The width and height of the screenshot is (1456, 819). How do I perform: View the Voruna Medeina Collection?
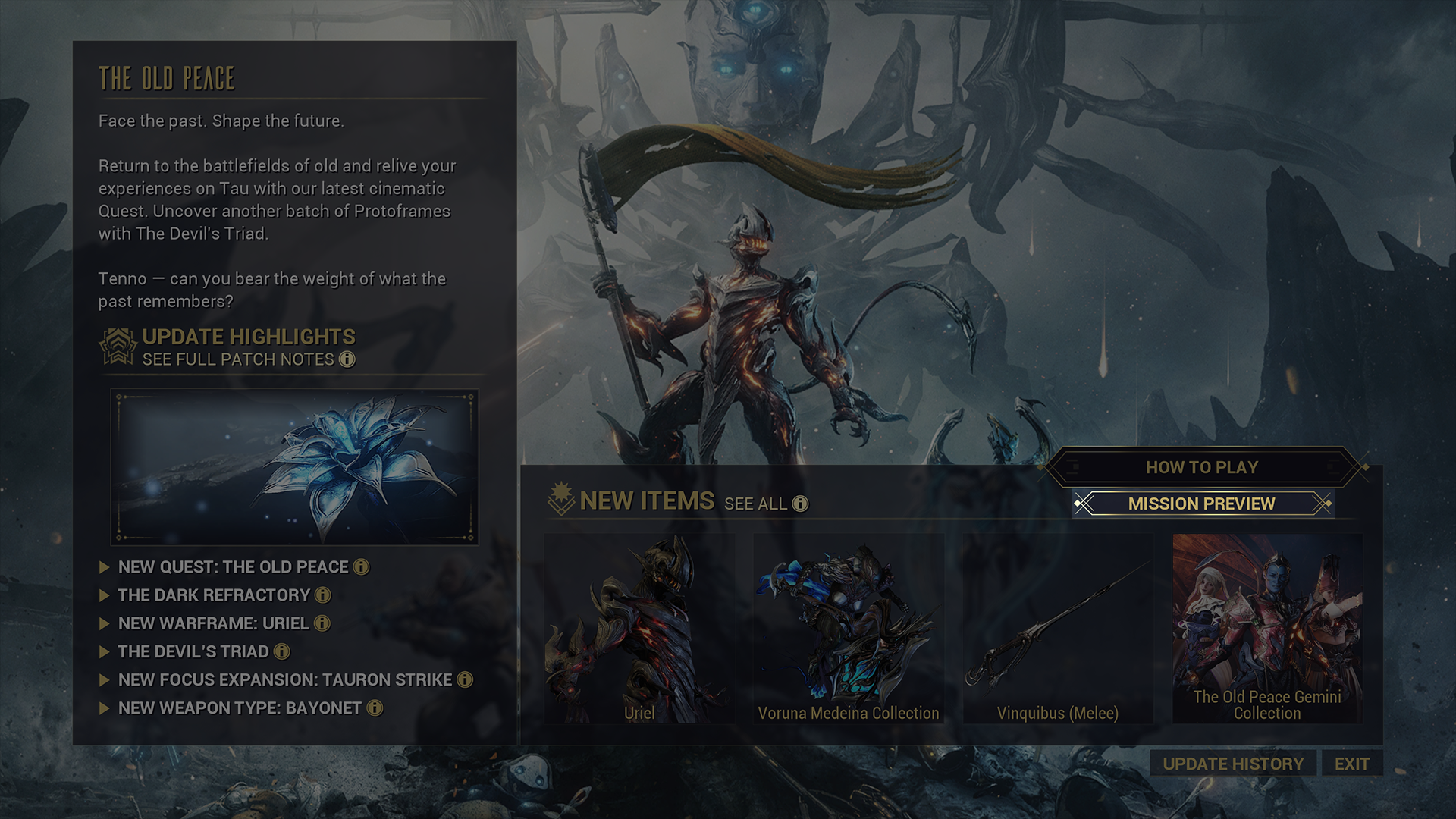coord(849,628)
